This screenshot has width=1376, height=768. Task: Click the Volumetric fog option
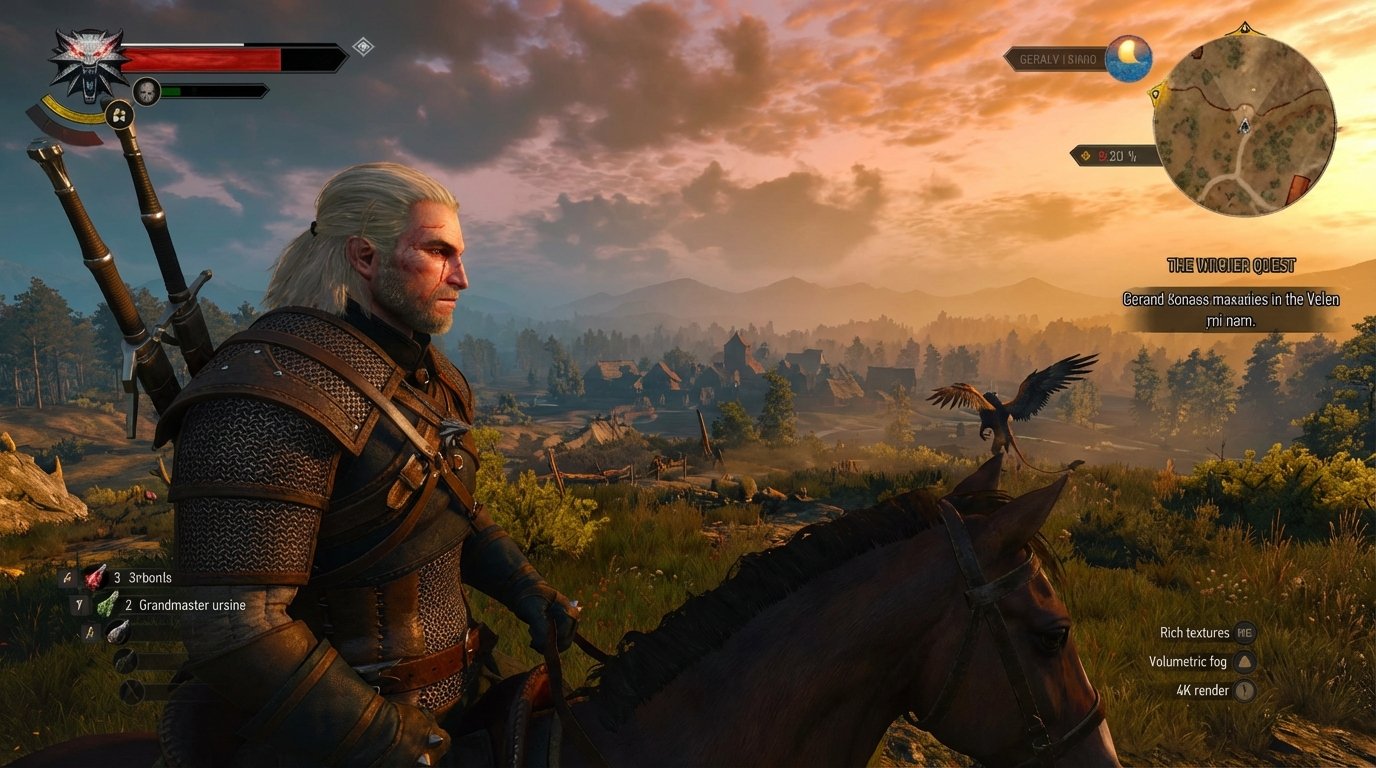(x=1188, y=661)
